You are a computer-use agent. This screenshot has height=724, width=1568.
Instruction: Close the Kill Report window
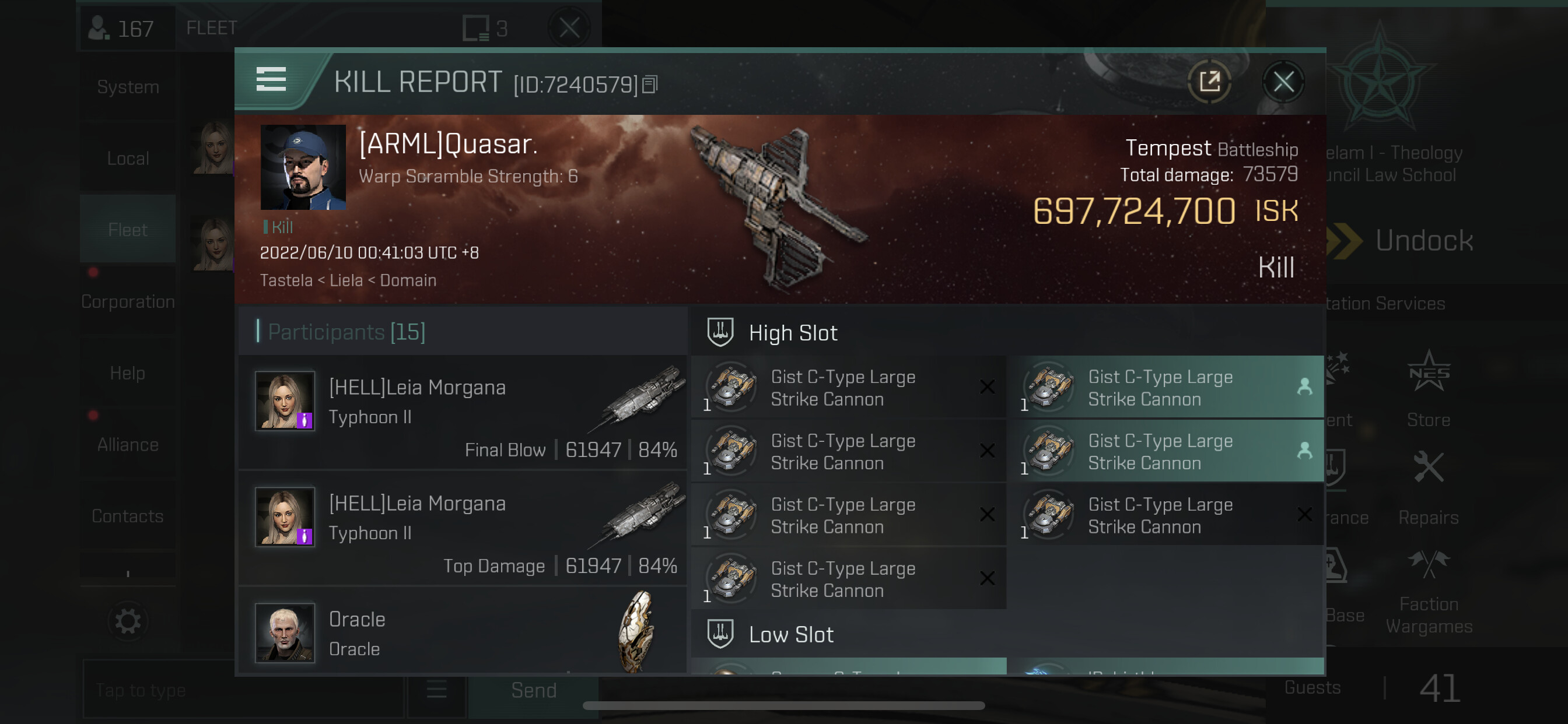pos(1283,82)
